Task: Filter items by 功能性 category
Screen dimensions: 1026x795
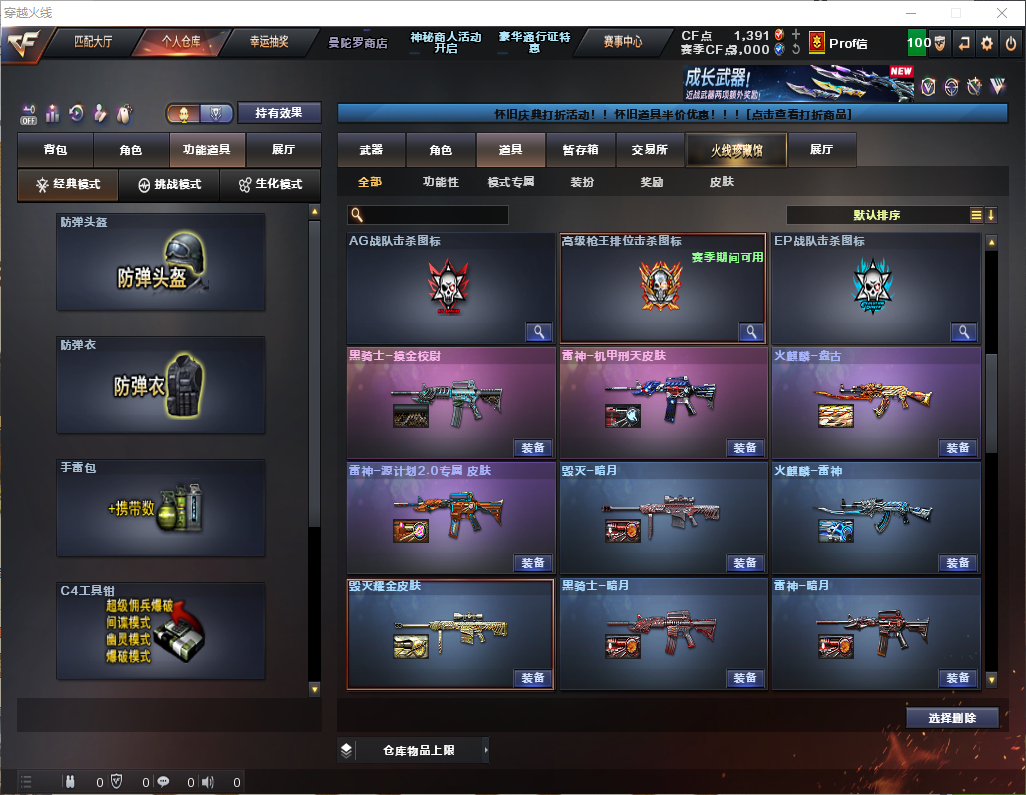Action: (x=440, y=182)
